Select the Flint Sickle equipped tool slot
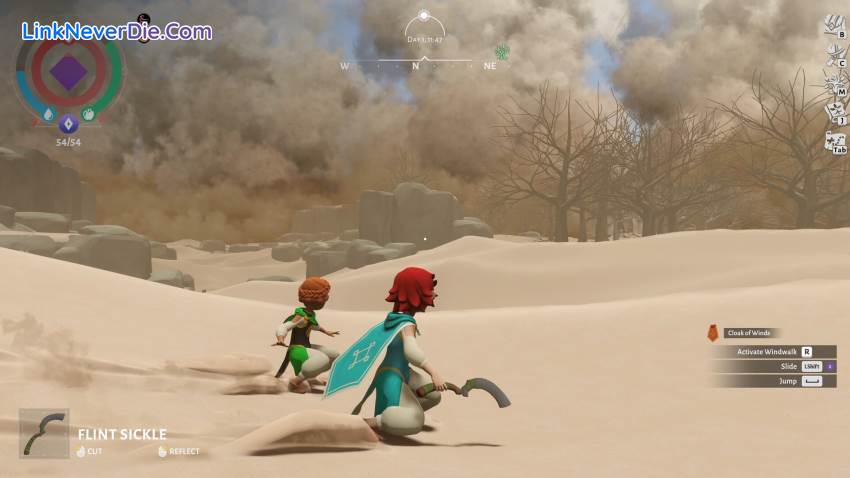 pyautogui.click(x=44, y=433)
